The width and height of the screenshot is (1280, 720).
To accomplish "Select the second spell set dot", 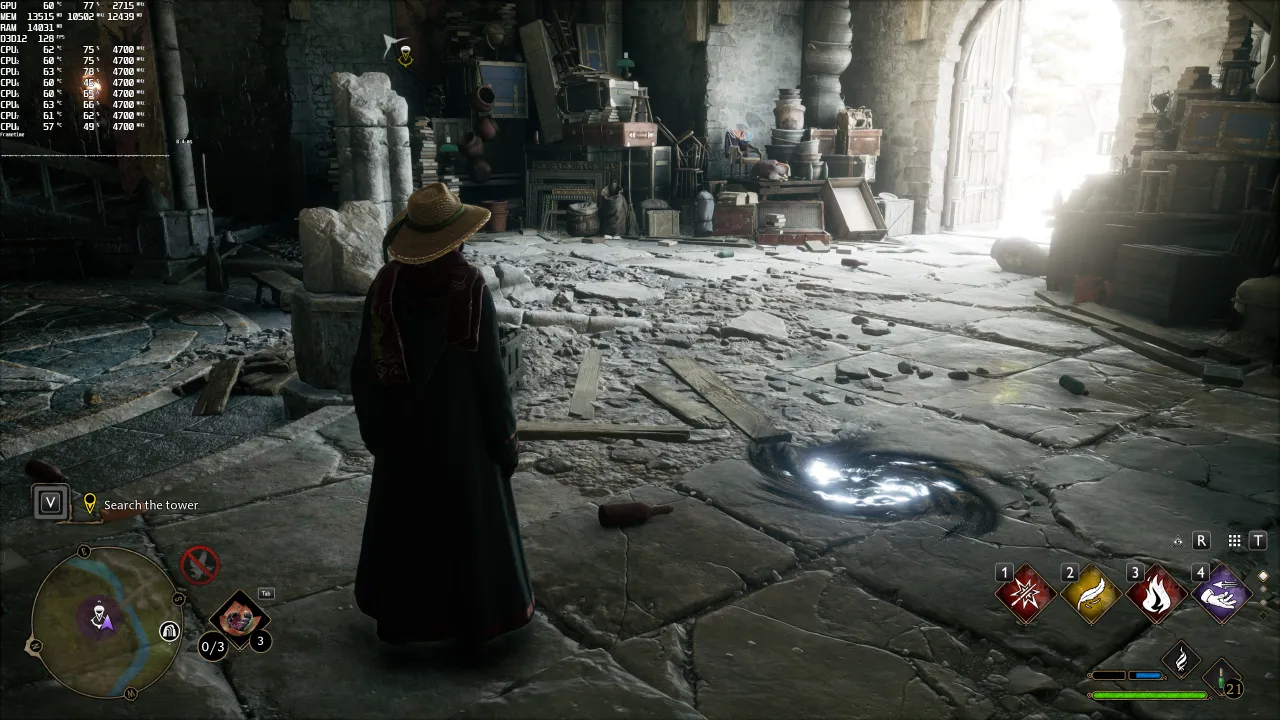I will [1264, 589].
